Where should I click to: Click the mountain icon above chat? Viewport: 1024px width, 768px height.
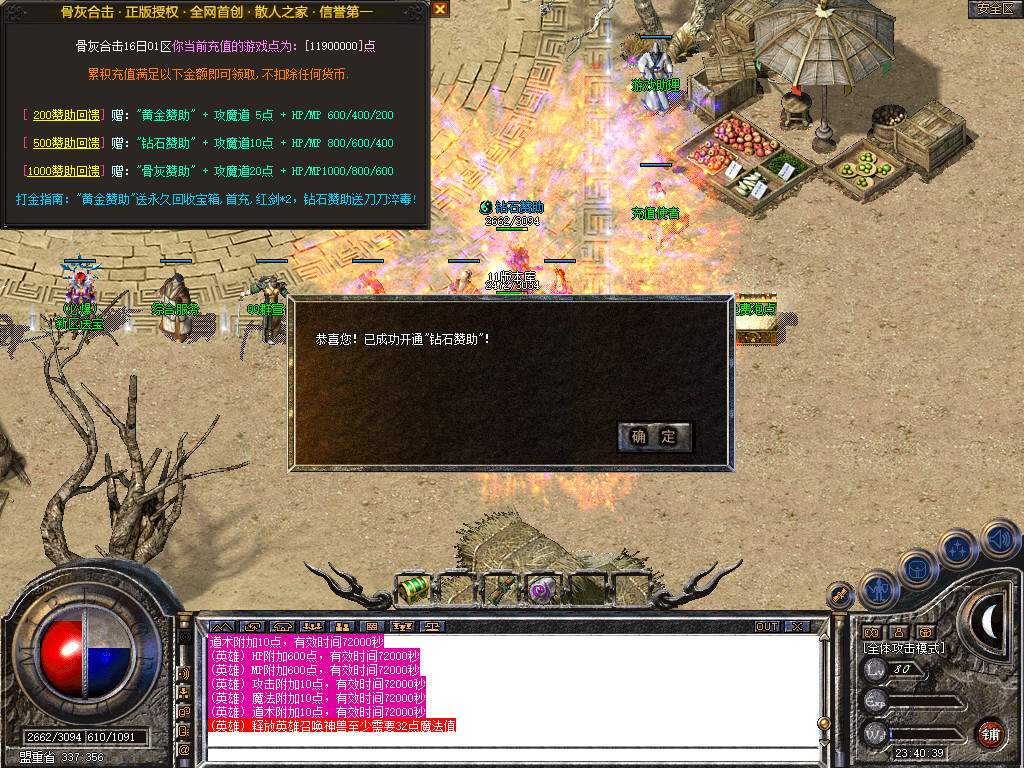[220, 626]
